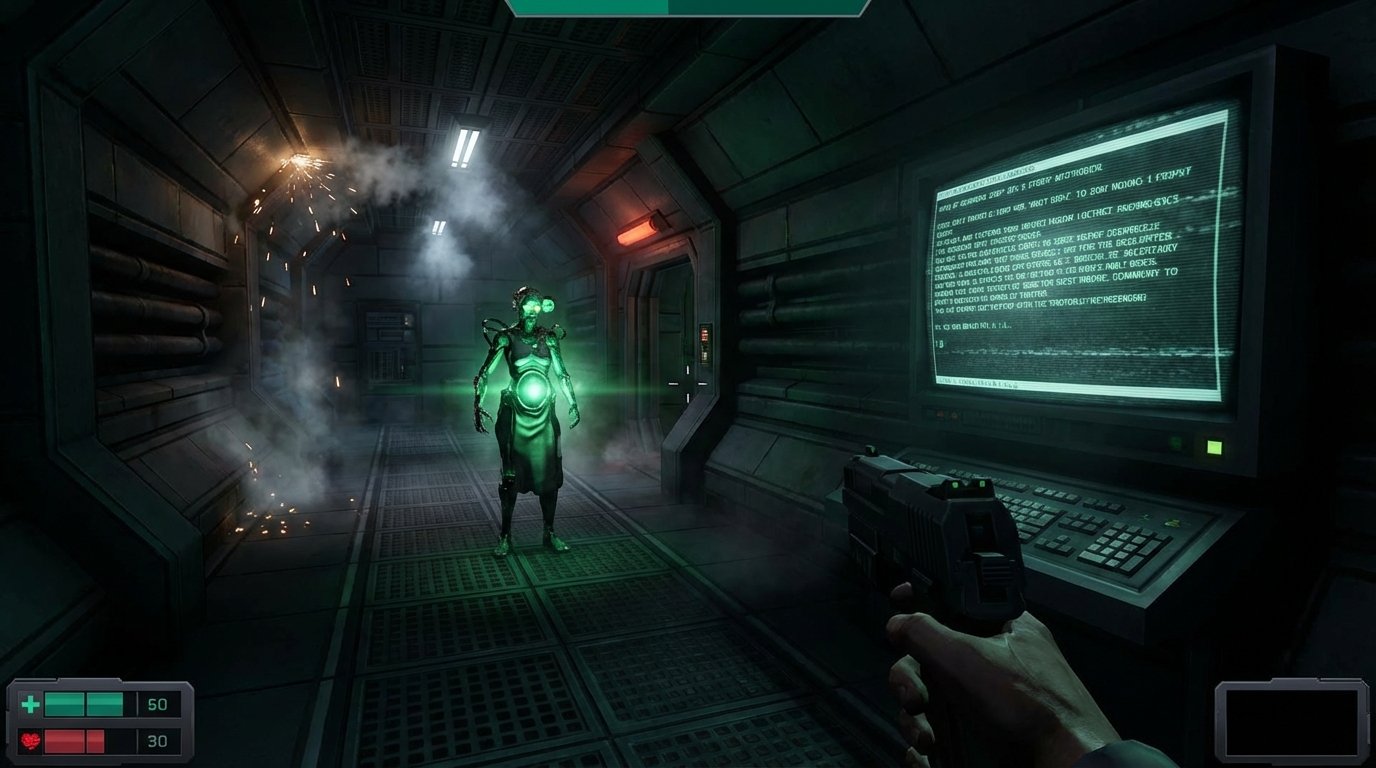
Task: Click the small square indicator left of the green light
Action: (x=1176, y=442)
